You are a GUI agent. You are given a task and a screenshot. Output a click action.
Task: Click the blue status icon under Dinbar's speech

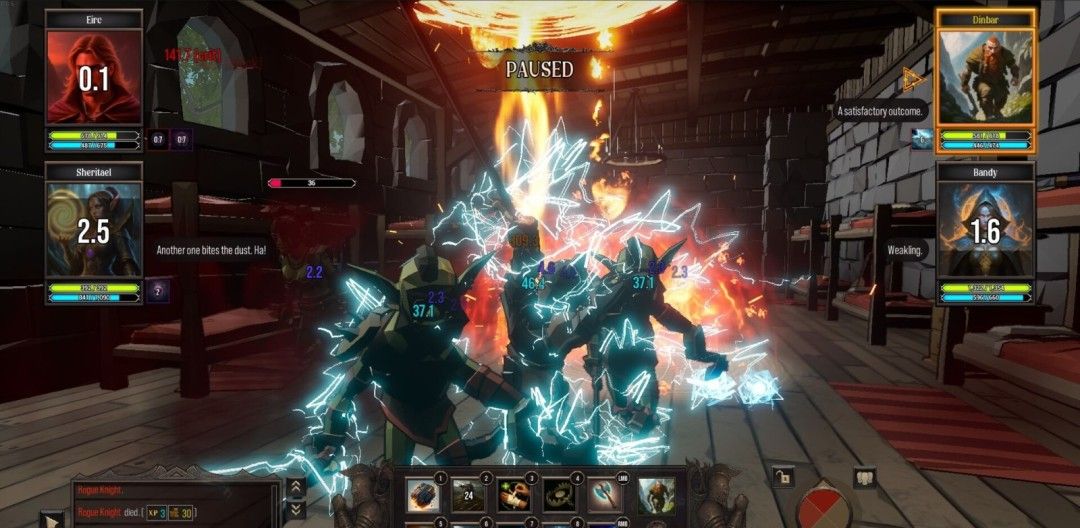pyautogui.click(x=921, y=138)
